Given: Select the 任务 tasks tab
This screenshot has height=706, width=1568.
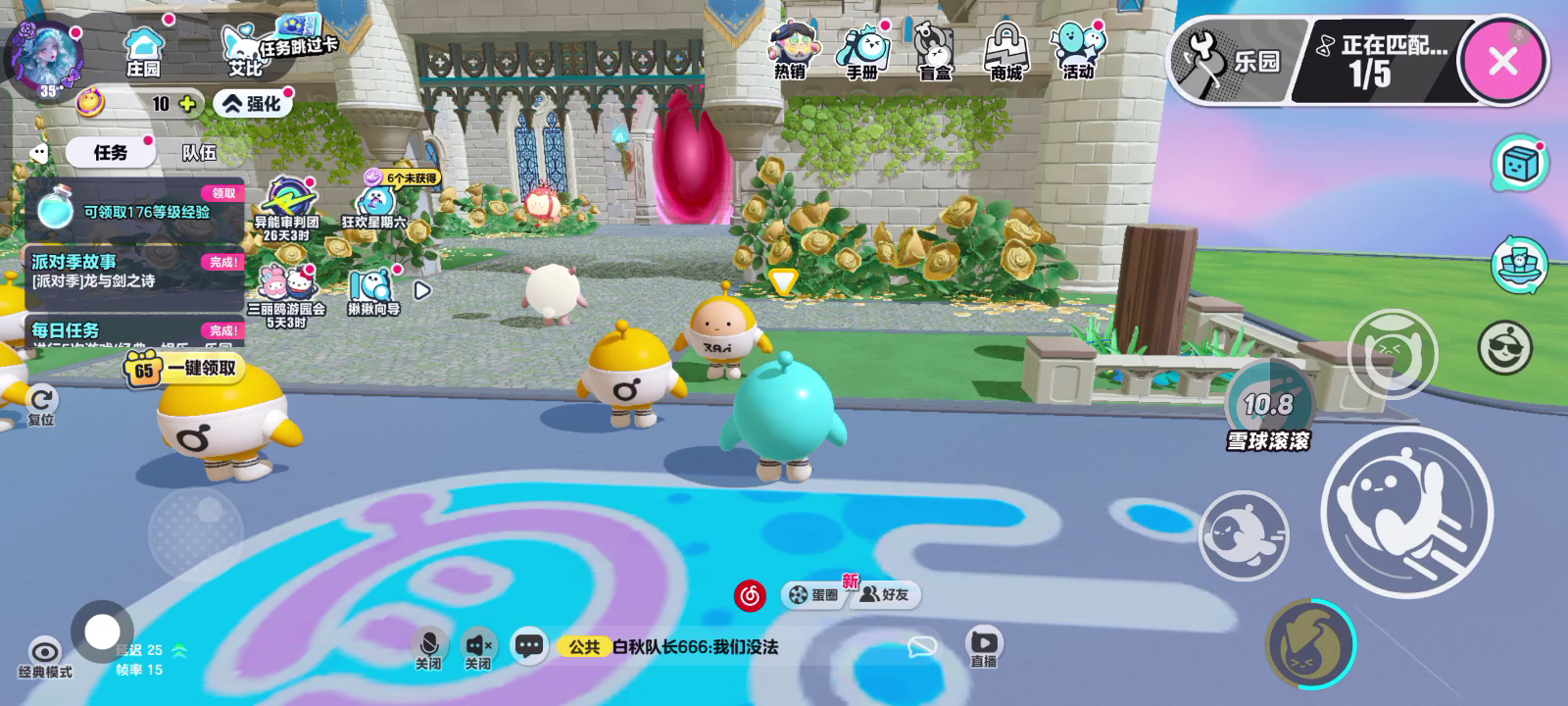Looking at the screenshot, I should (110, 152).
